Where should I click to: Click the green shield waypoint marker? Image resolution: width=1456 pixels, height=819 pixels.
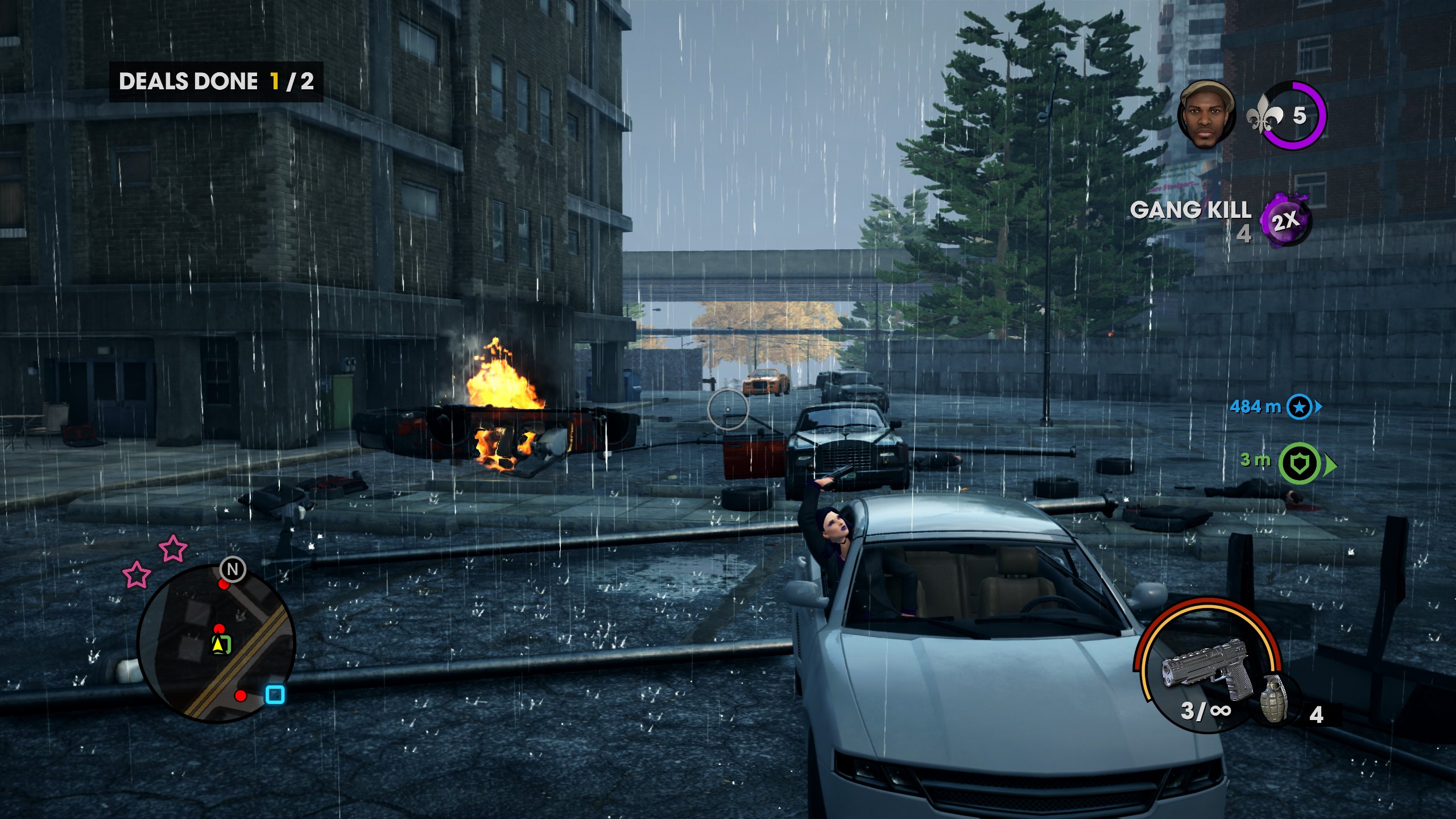(1300, 464)
